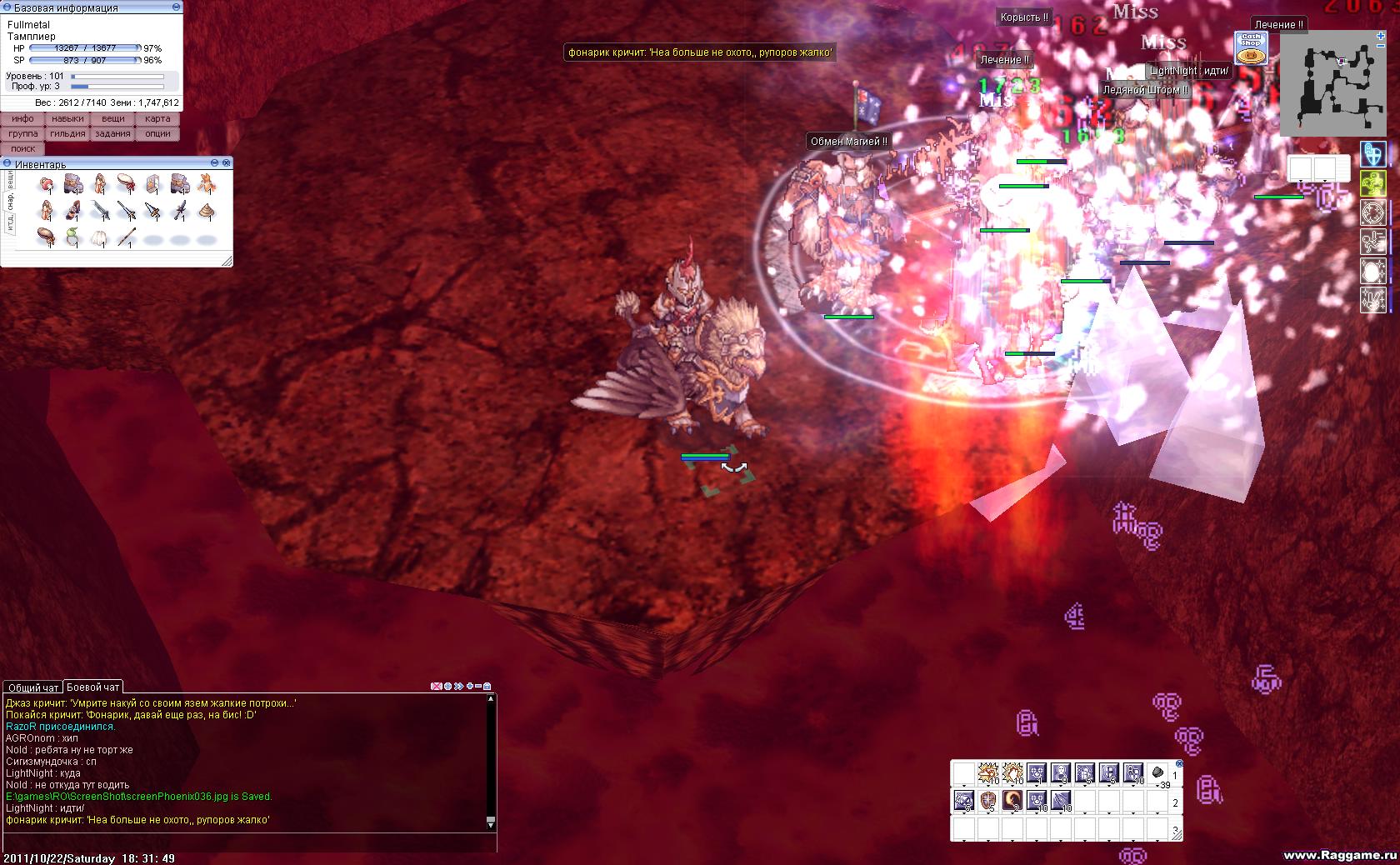Viewport: 1400px width, 865px height.
Task: Click the поиск (search) button
Action: pyautogui.click(x=22, y=149)
